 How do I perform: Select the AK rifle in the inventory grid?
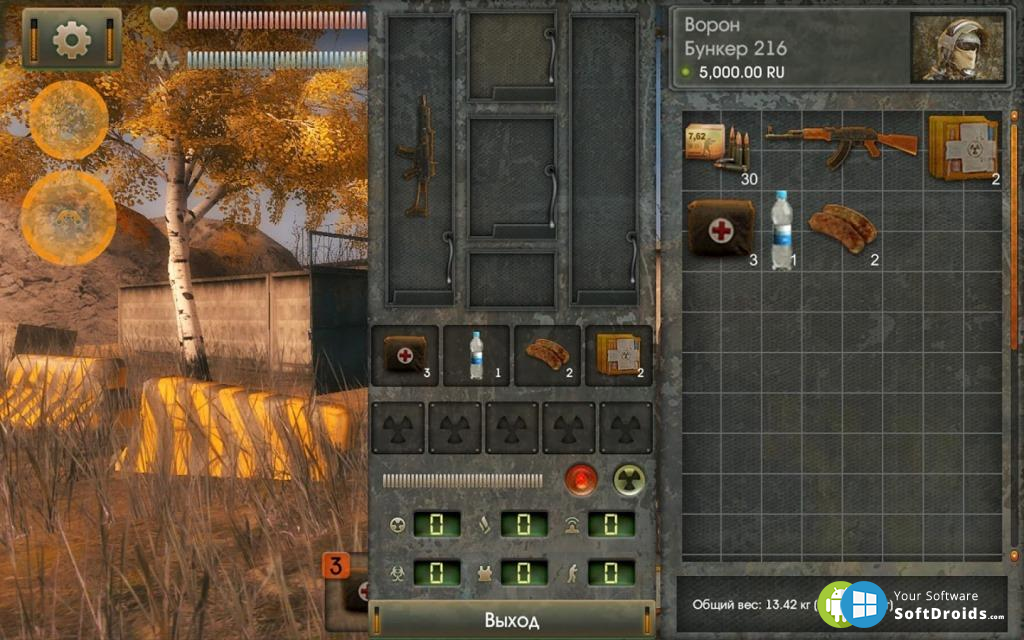(841, 145)
